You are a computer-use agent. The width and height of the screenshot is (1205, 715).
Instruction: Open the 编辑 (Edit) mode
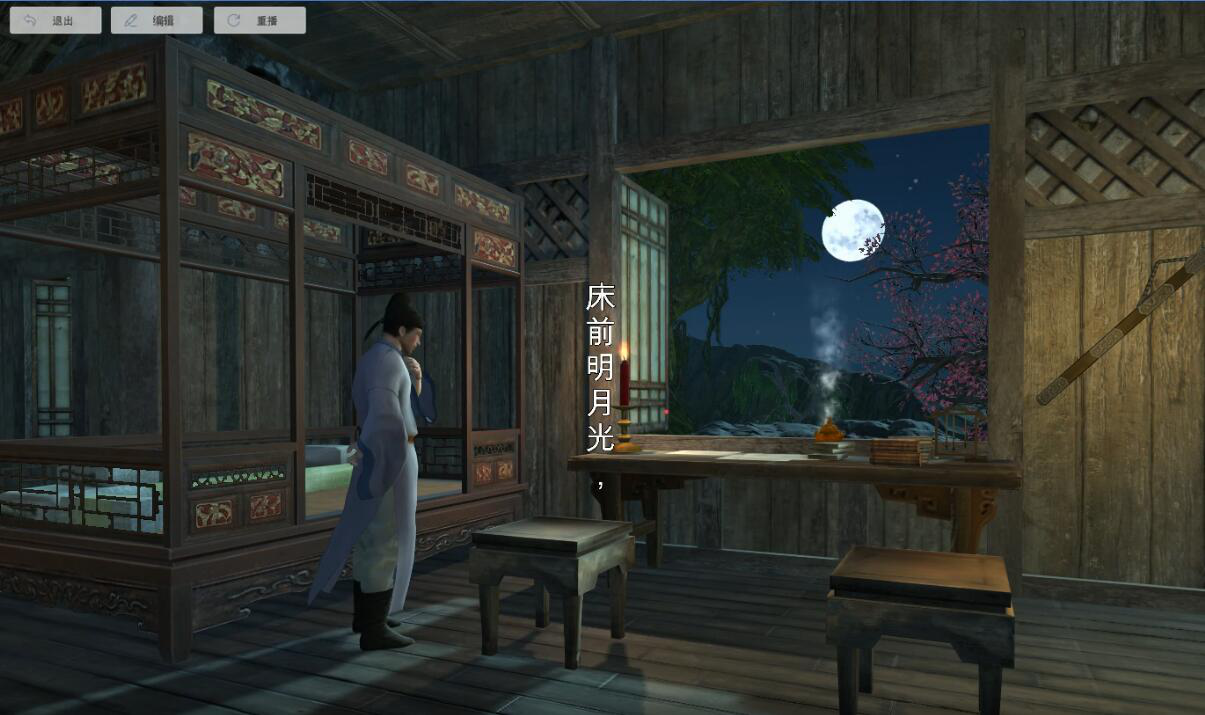click(x=157, y=20)
